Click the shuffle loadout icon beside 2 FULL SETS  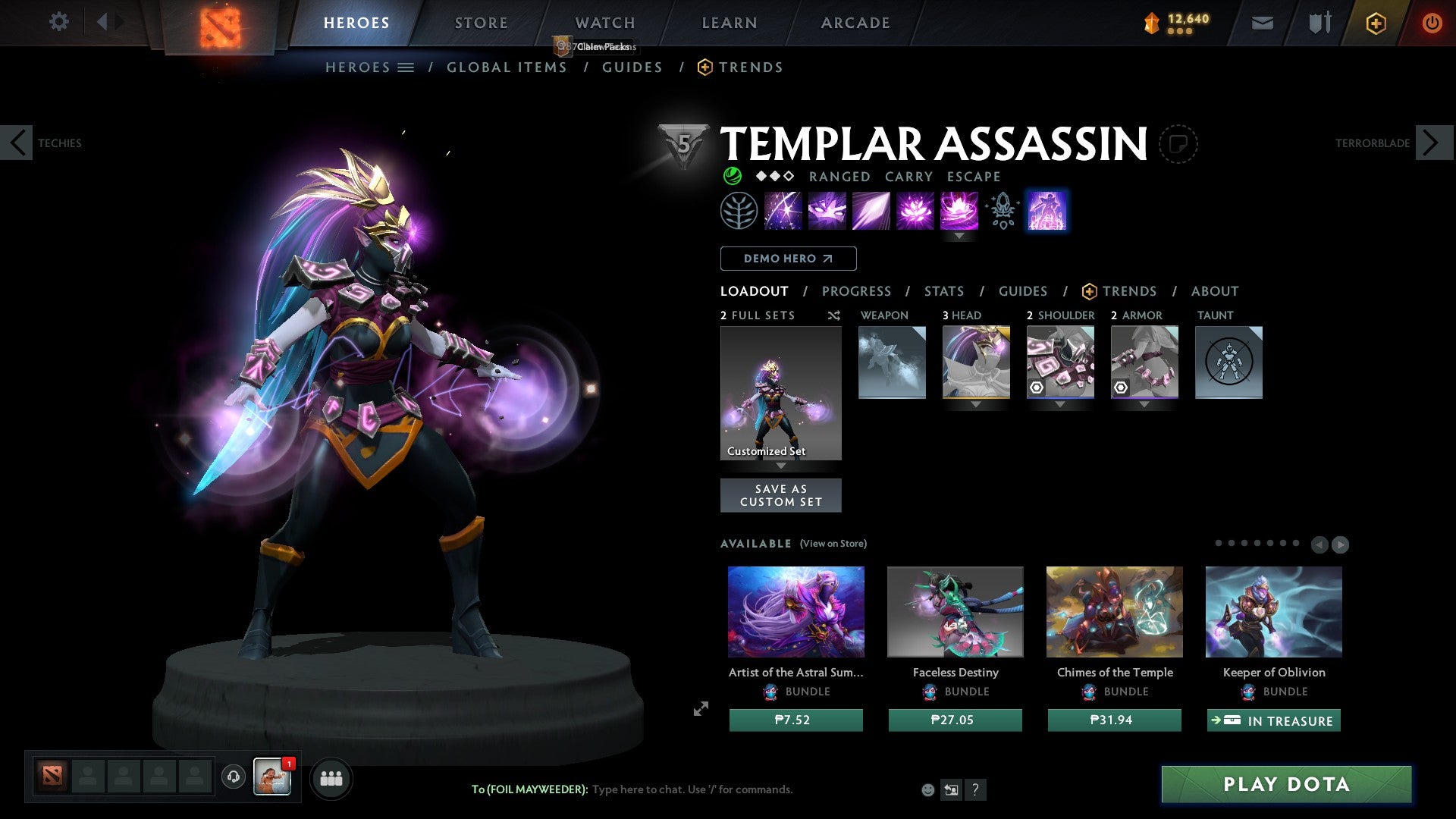pos(833,315)
